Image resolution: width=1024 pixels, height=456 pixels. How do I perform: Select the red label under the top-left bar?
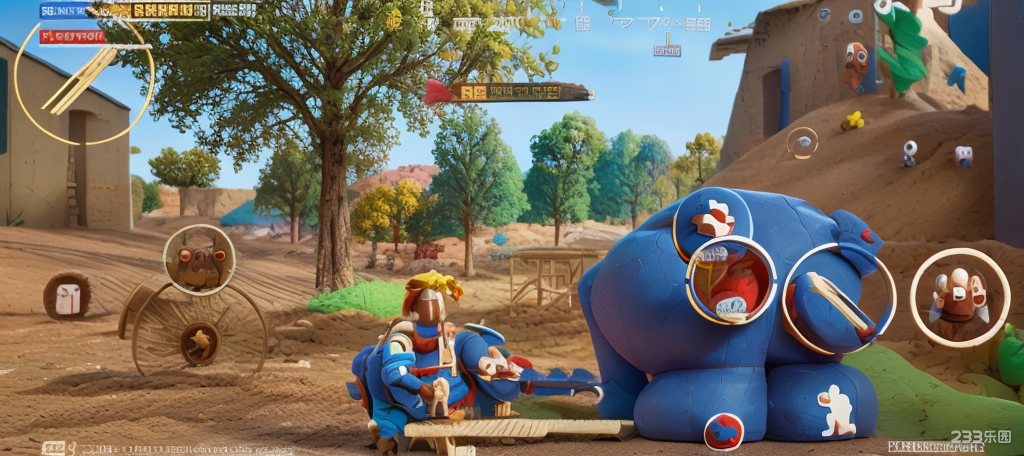pos(72,37)
